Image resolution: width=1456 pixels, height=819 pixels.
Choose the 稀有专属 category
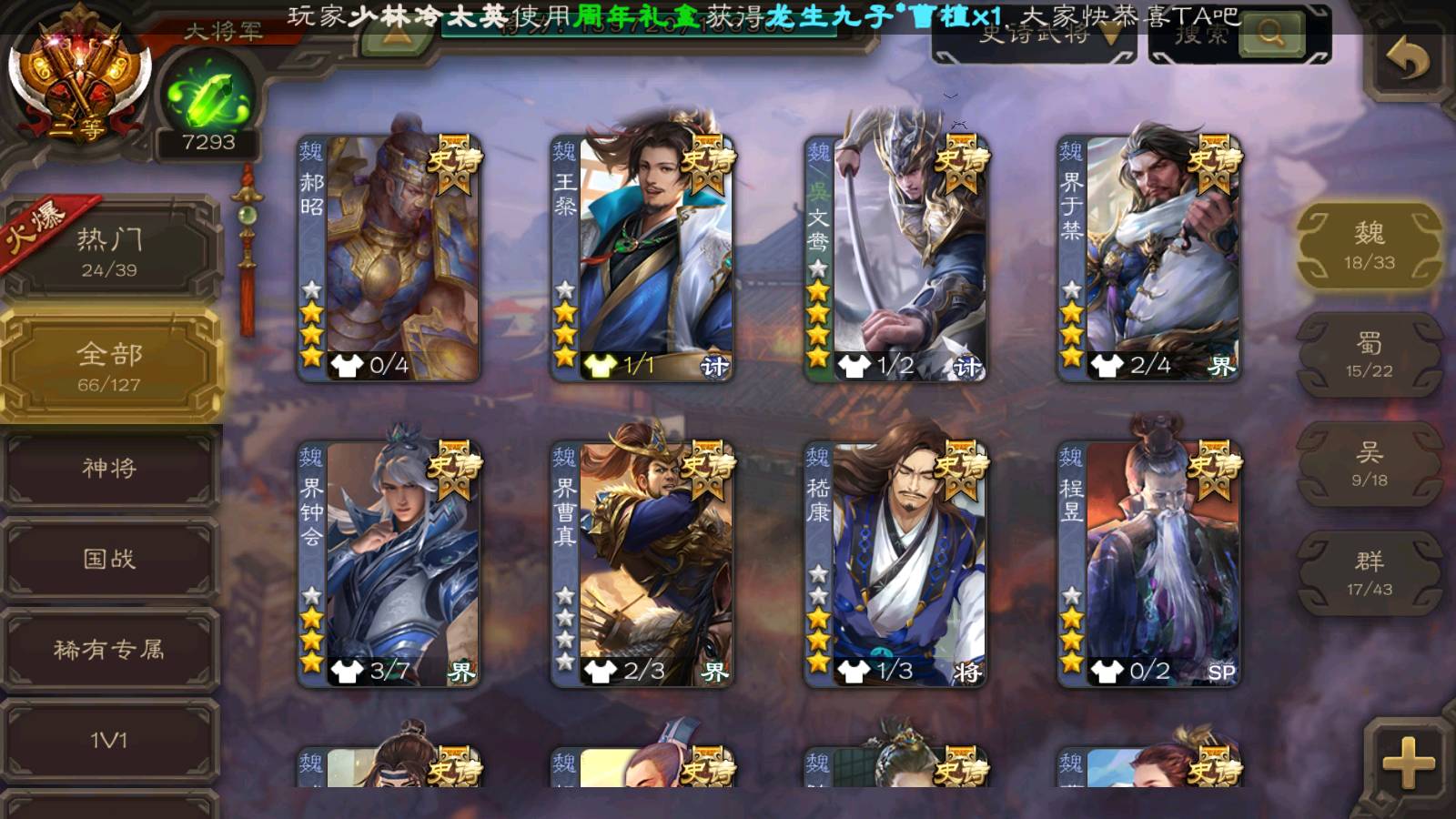click(x=109, y=649)
